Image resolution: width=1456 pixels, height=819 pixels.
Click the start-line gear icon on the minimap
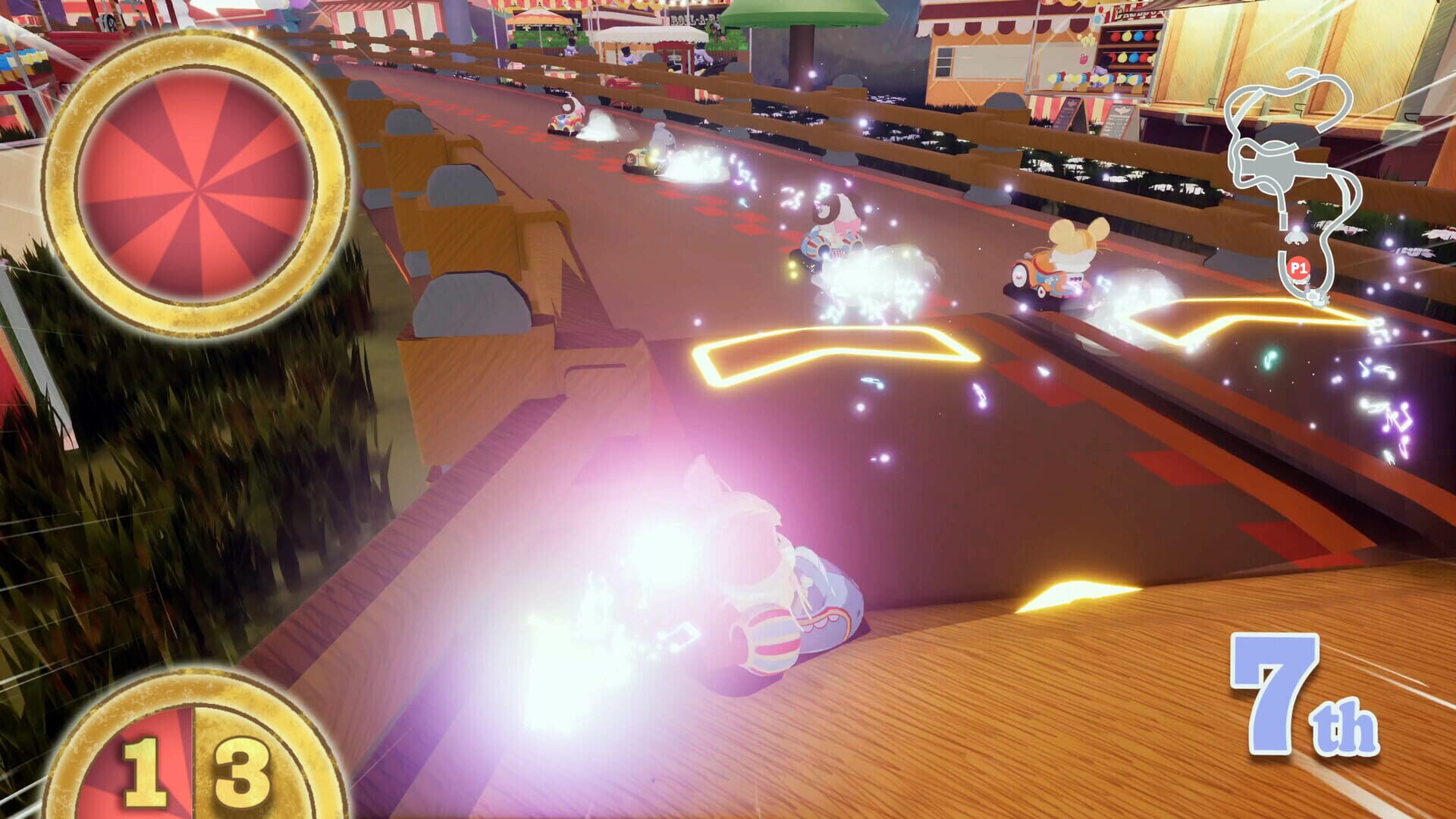tap(1317, 298)
